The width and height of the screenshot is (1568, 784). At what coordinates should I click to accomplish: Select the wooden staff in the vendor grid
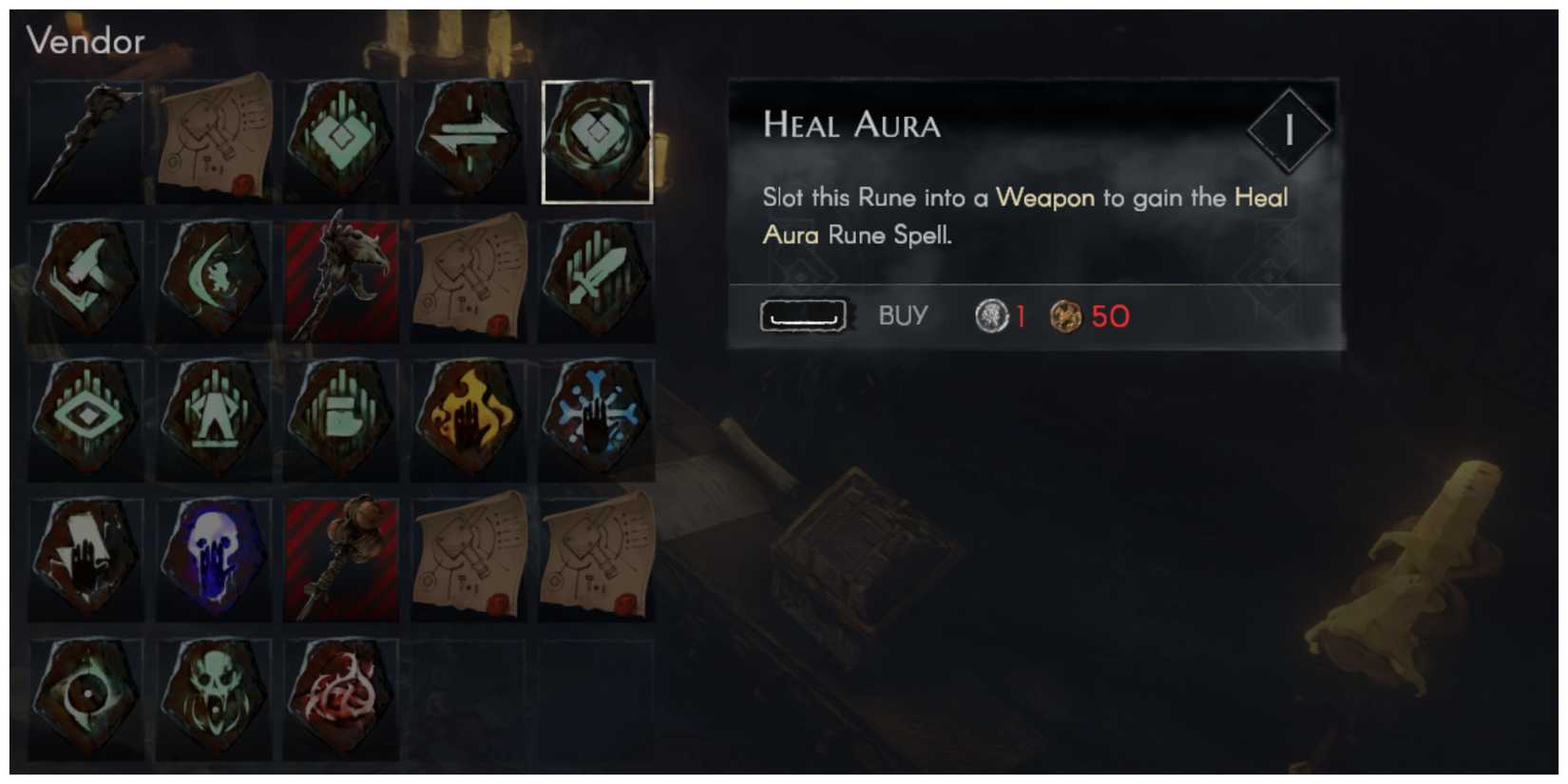click(x=86, y=141)
